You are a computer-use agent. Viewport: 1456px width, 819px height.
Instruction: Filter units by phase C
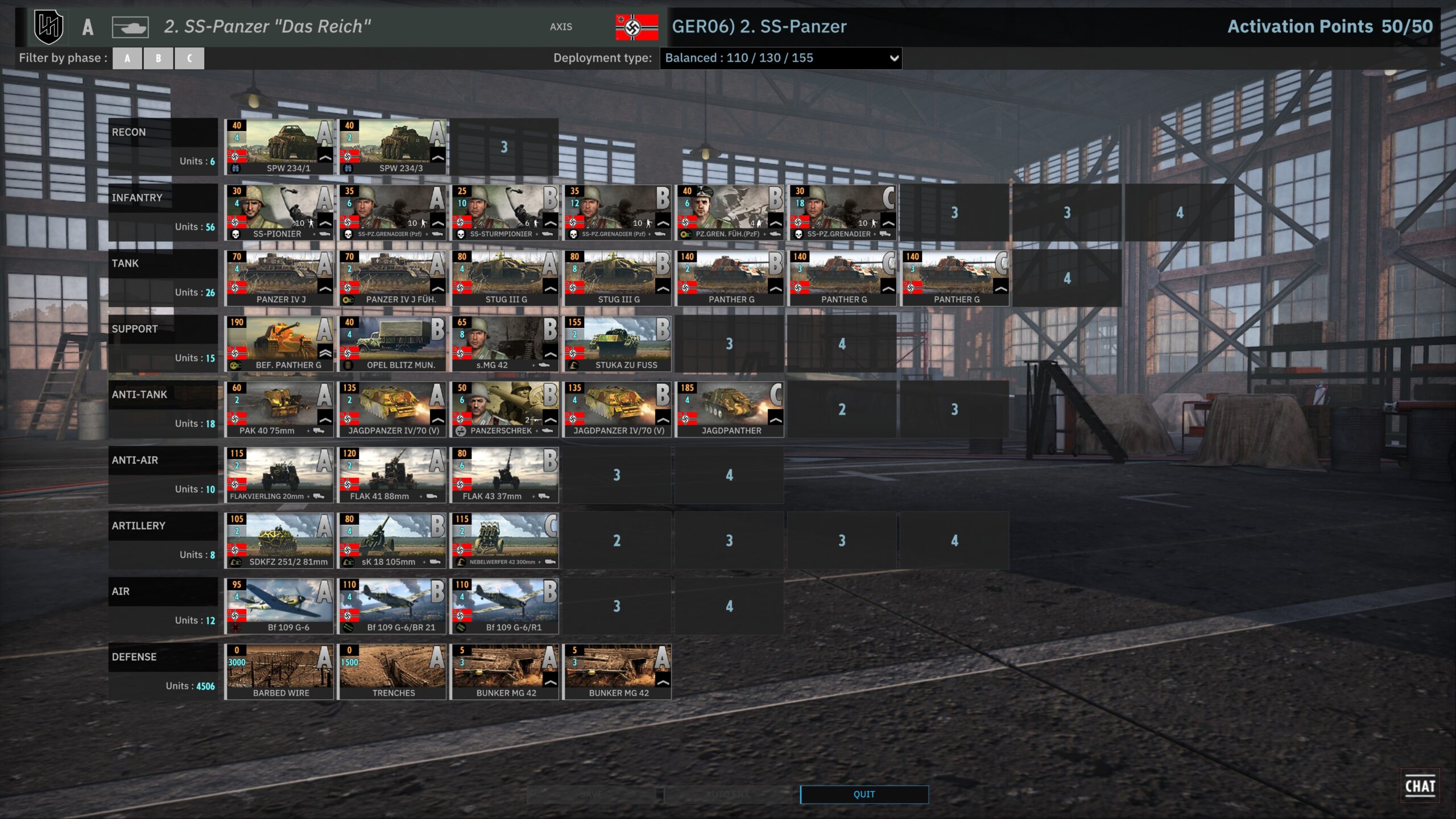pos(189,58)
